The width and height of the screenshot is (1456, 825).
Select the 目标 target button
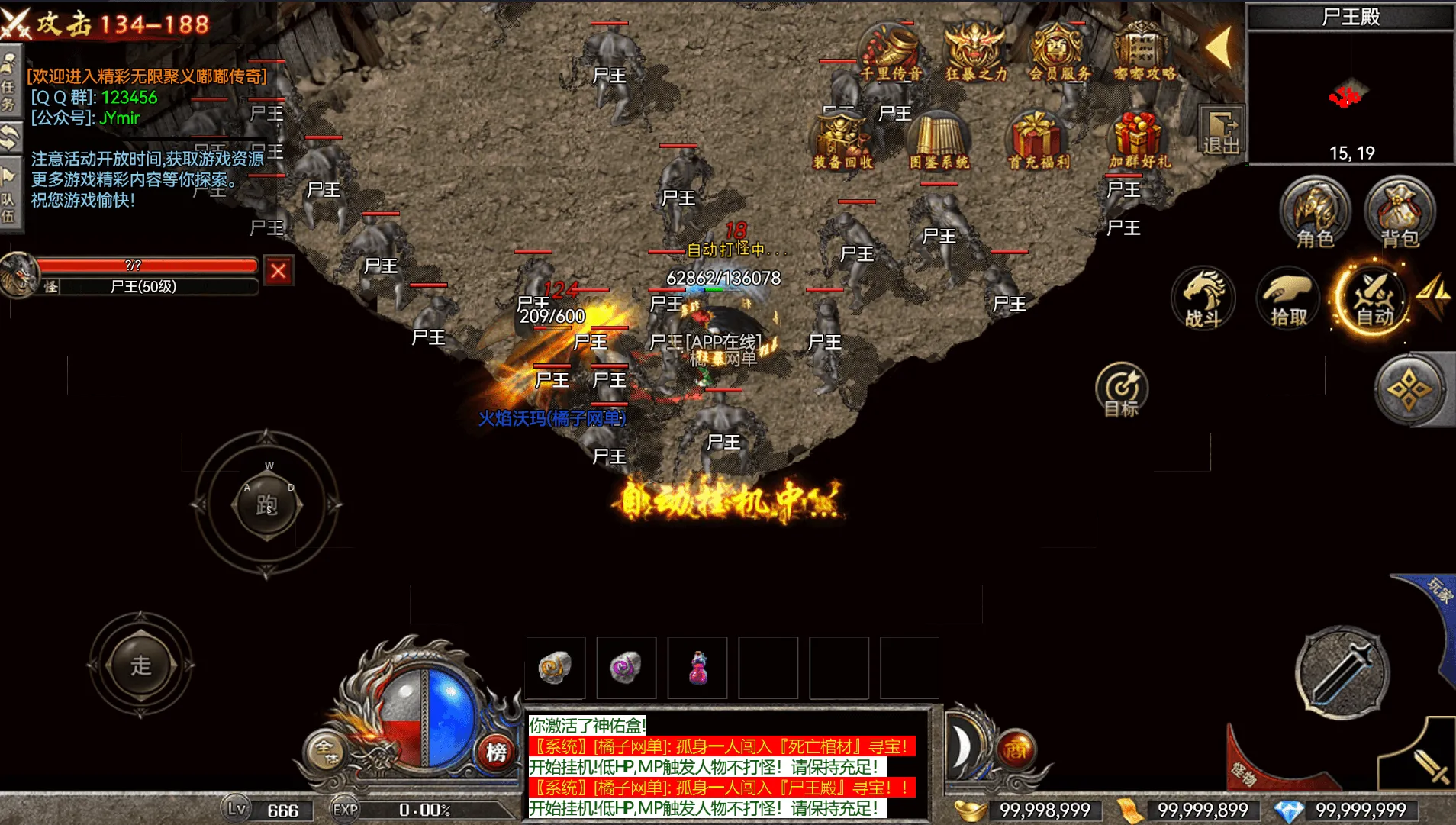(x=1121, y=389)
